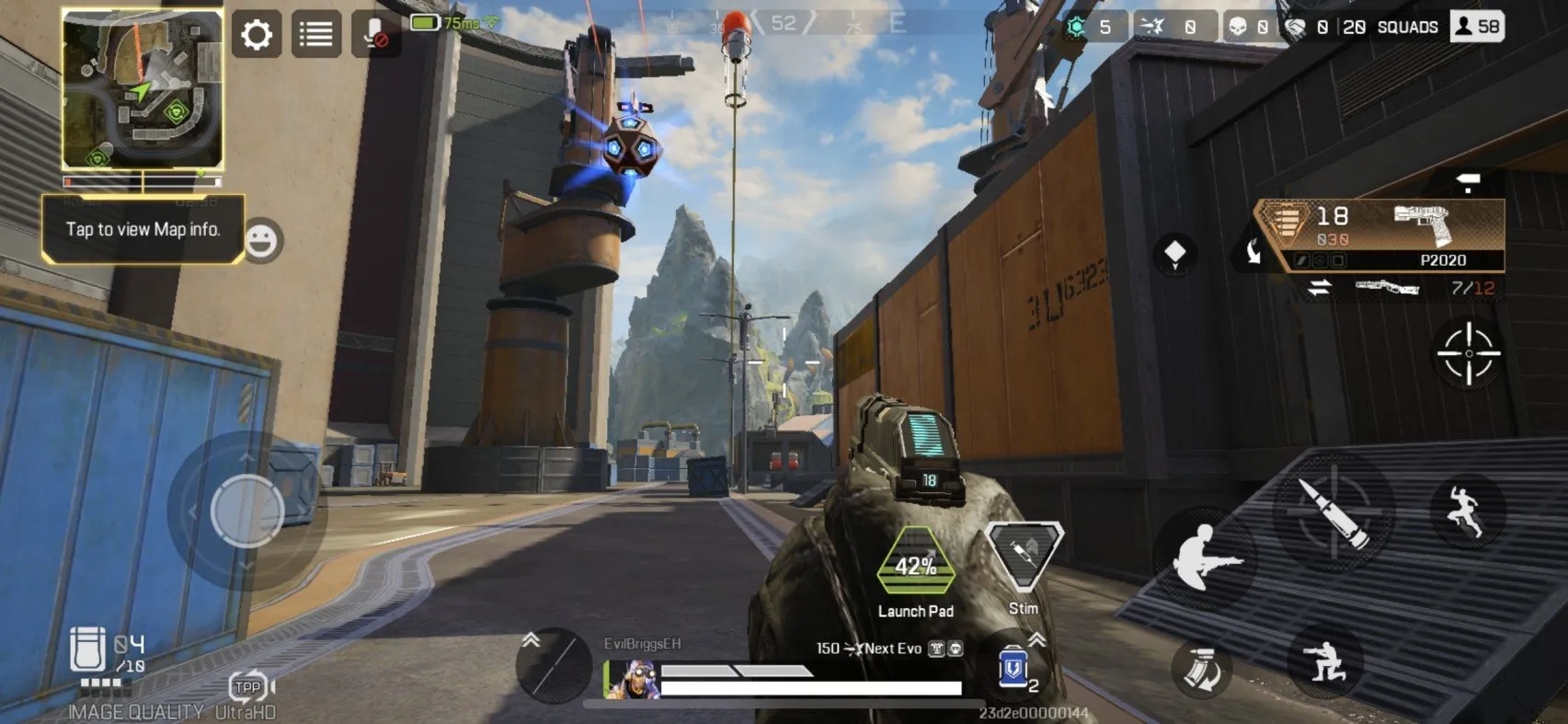Toggle the muted microphone

coord(375,35)
